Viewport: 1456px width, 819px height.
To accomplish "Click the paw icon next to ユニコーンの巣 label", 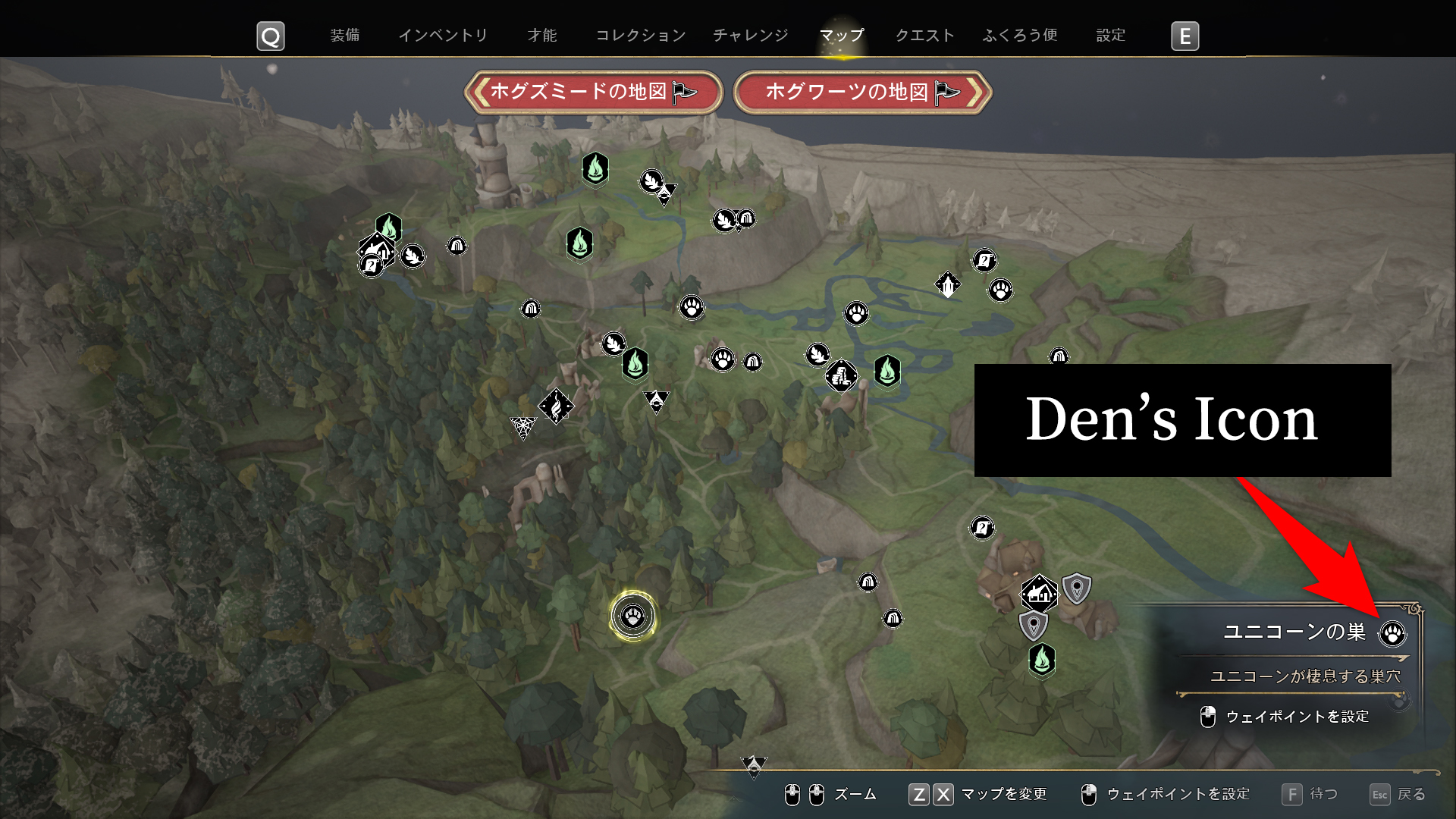I will coord(1395,632).
